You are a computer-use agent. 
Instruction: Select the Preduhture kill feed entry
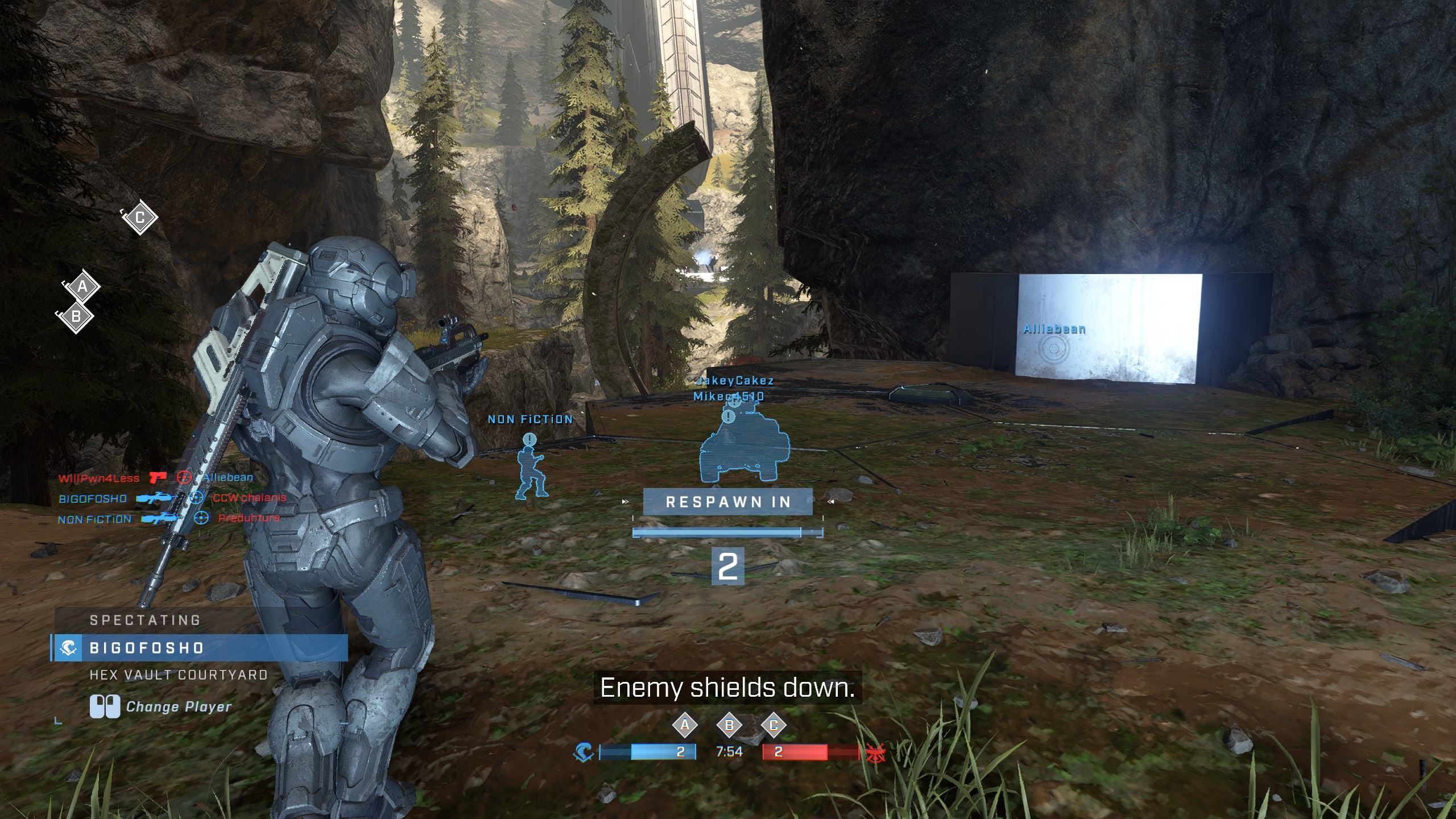pos(249,518)
